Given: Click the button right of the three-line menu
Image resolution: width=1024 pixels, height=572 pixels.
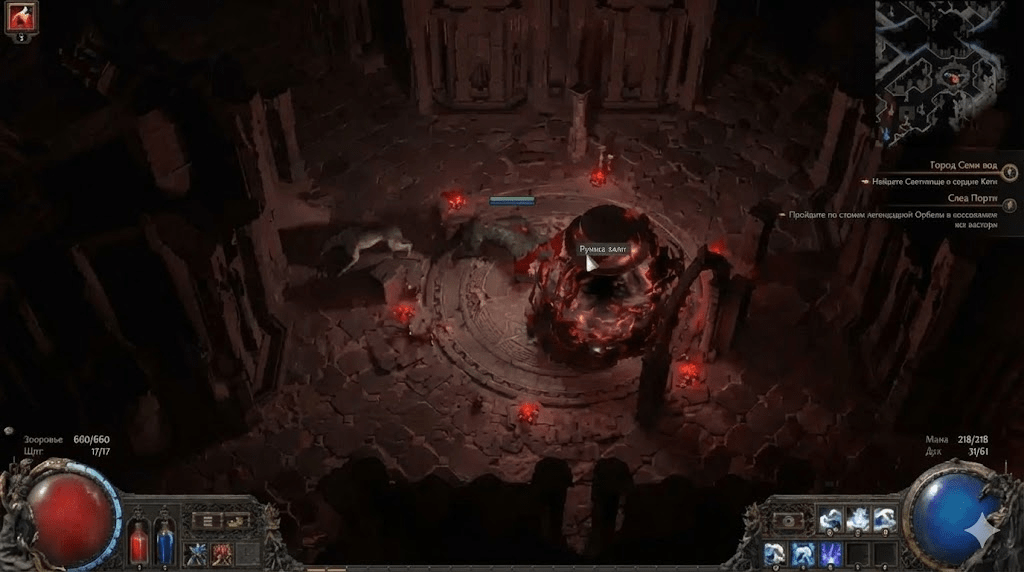Looking at the screenshot, I should point(236,520).
